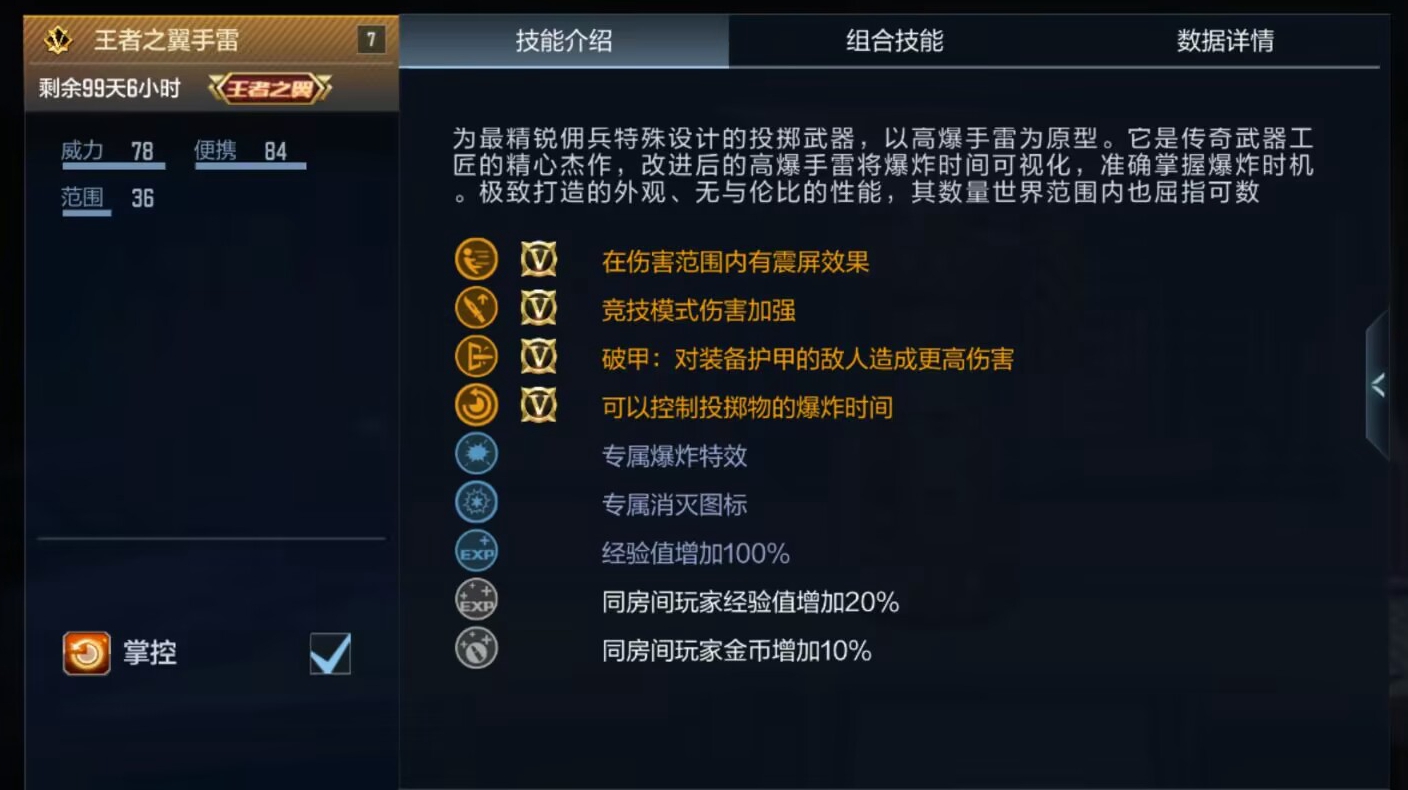The height and width of the screenshot is (790, 1408).
Task: Click the 王者之翼 series badge
Action: coord(270,87)
